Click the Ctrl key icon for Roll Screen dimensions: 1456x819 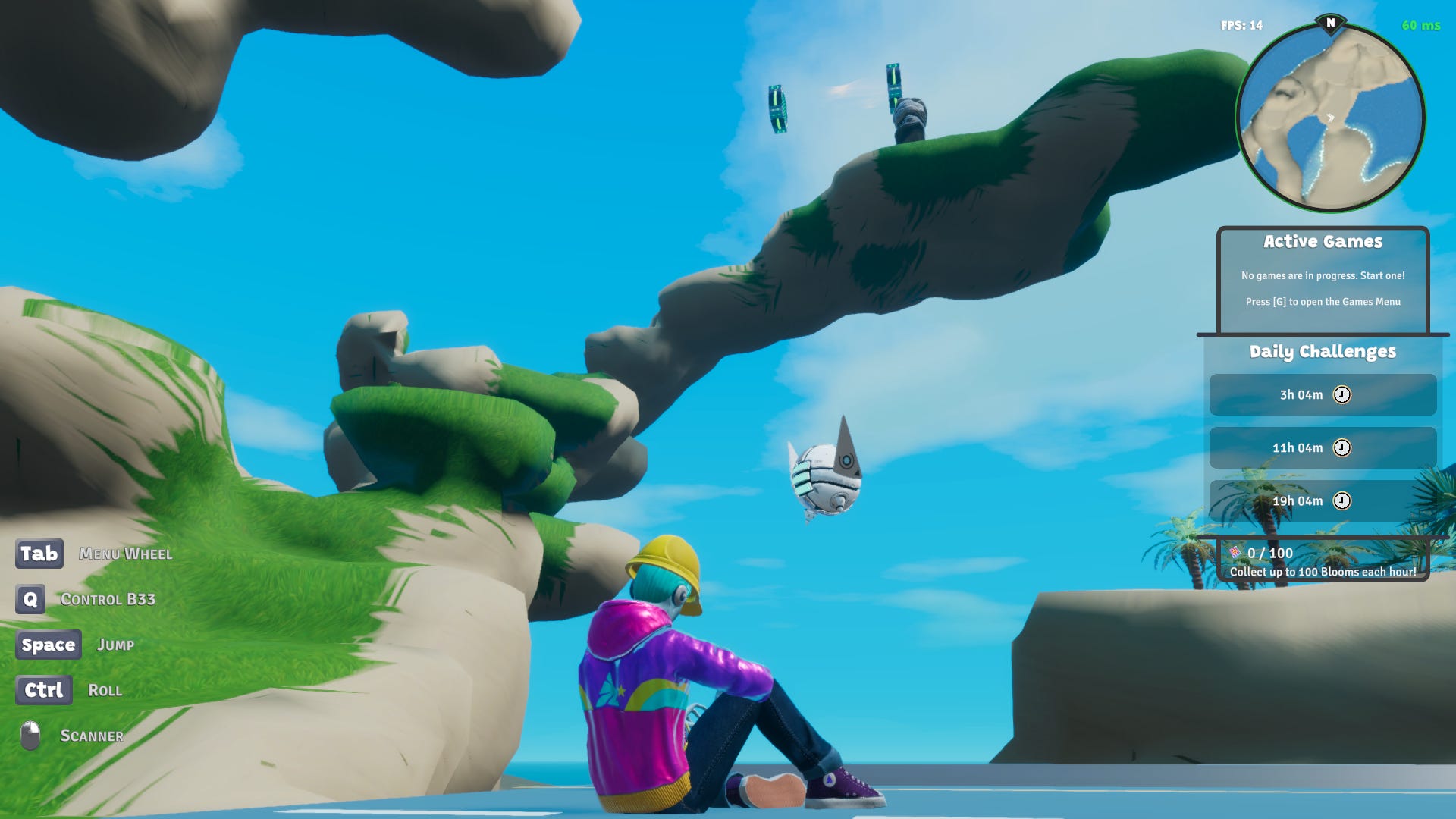tap(44, 690)
